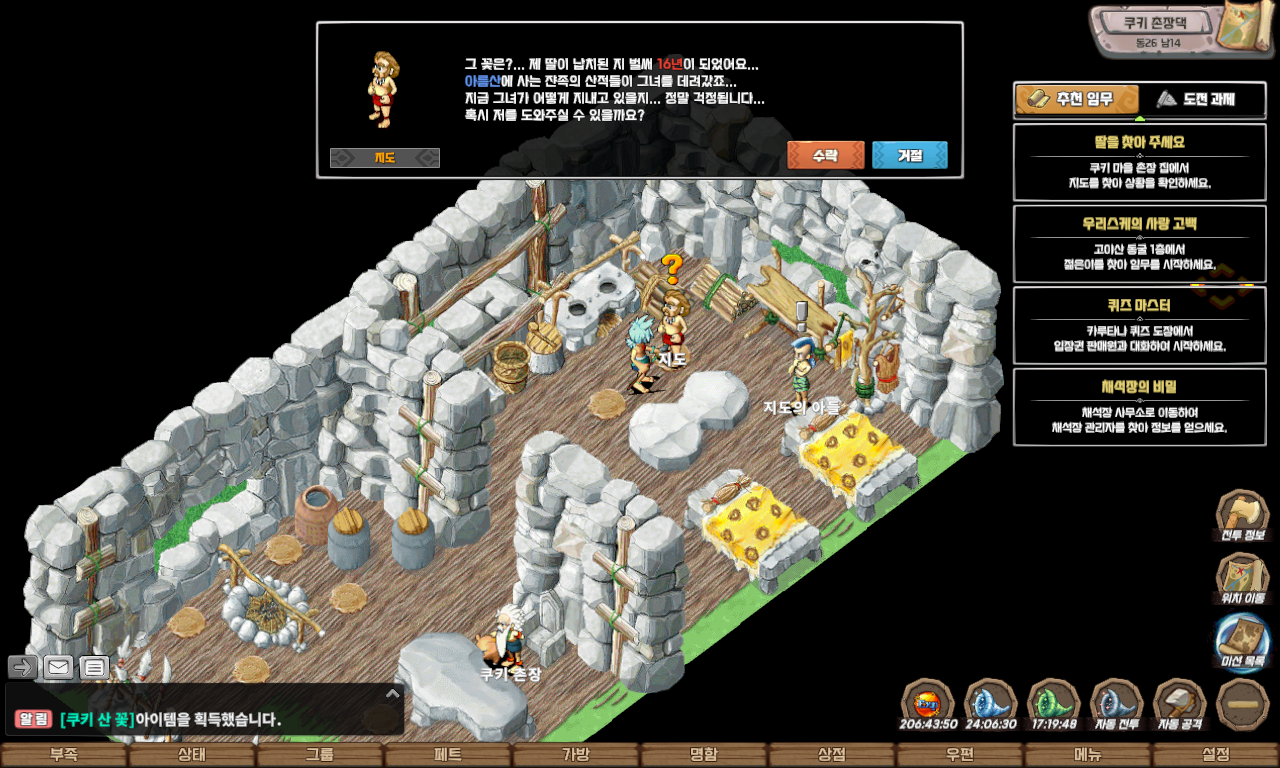This screenshot has height=768, width=1280.
Task: Accept the quest with the 수락 button
Action: [825, 155]
